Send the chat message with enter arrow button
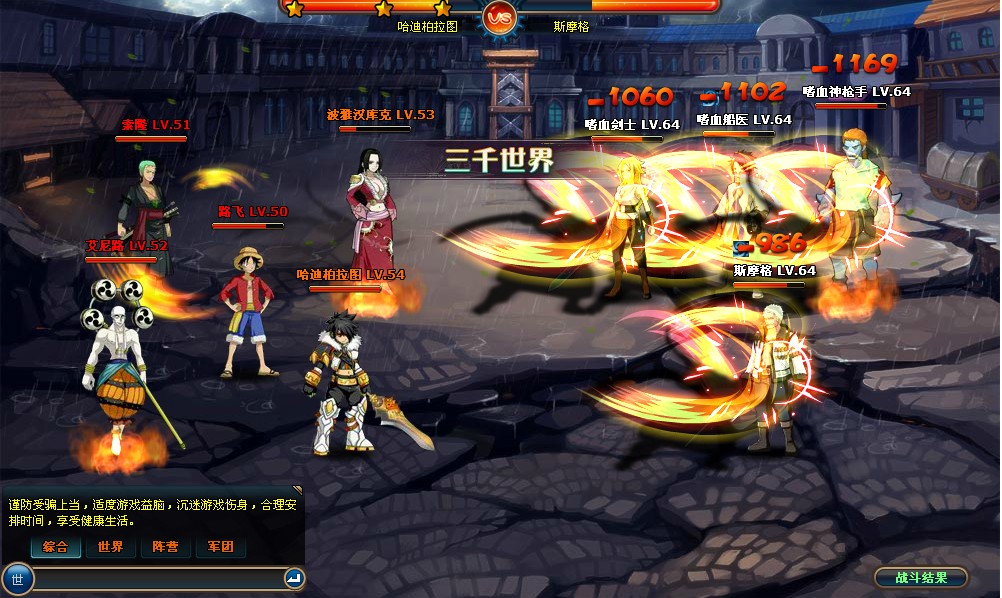Viewport: 1002px width, 598px height. pos(293,578)
